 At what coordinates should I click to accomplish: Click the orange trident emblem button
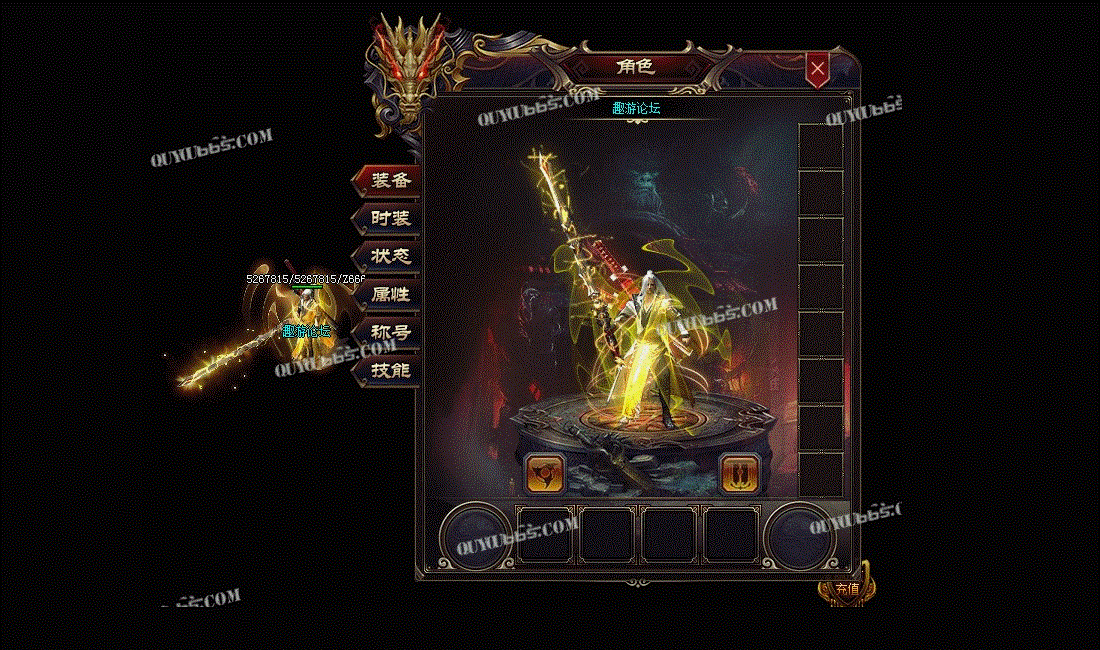(x=741, y=472)
